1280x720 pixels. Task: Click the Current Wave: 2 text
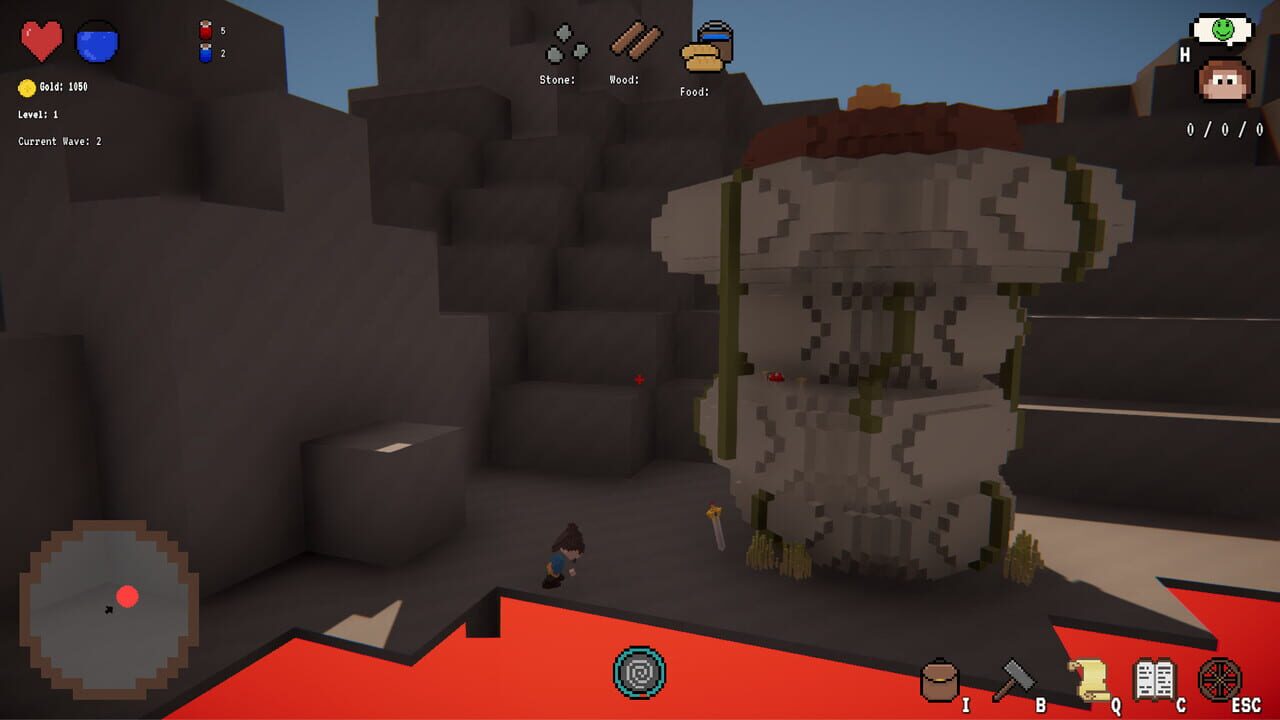click(59, 141)
